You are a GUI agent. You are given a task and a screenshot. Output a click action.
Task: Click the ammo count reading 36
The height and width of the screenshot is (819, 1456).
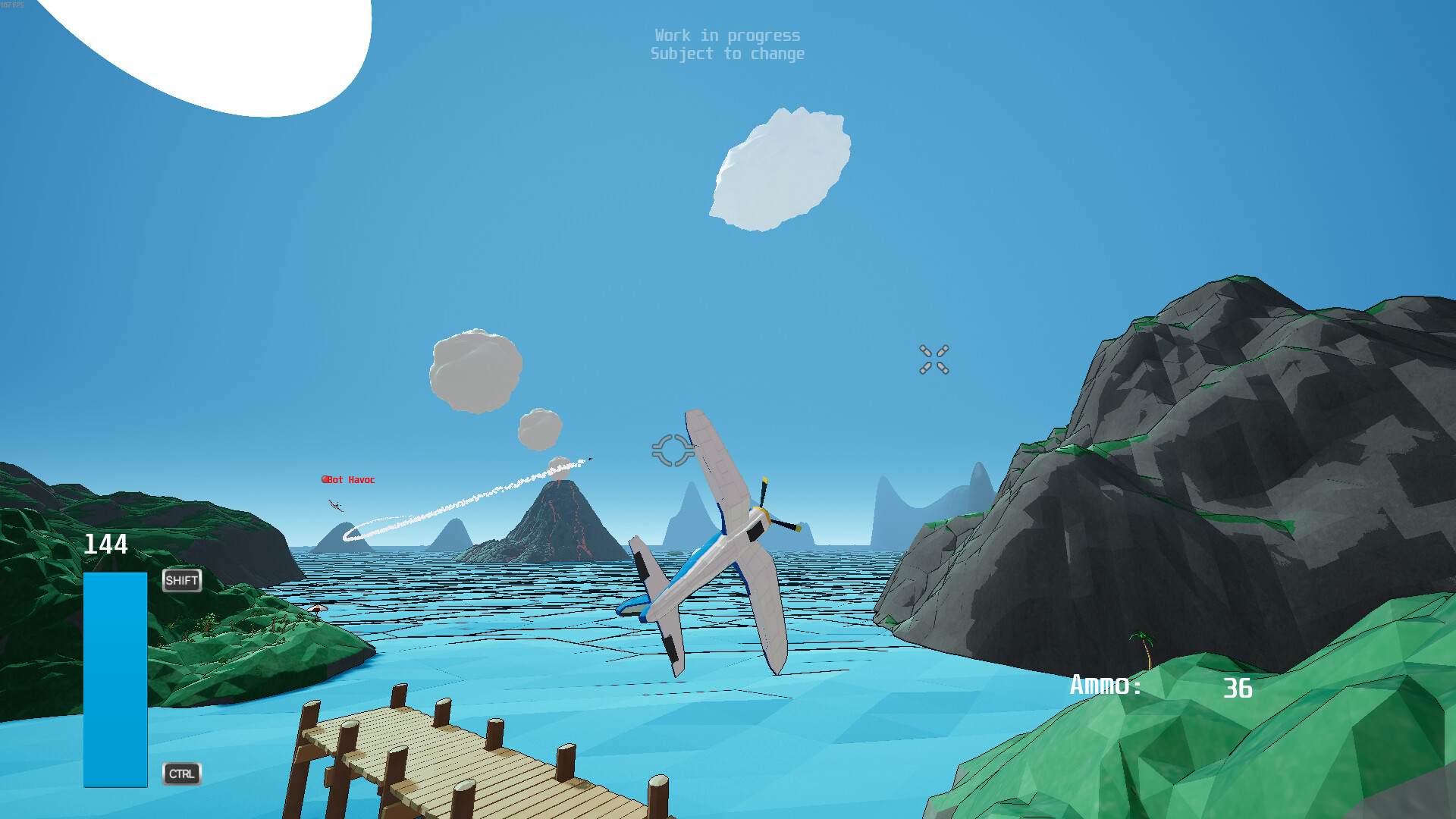click(x=1239, y=689)
